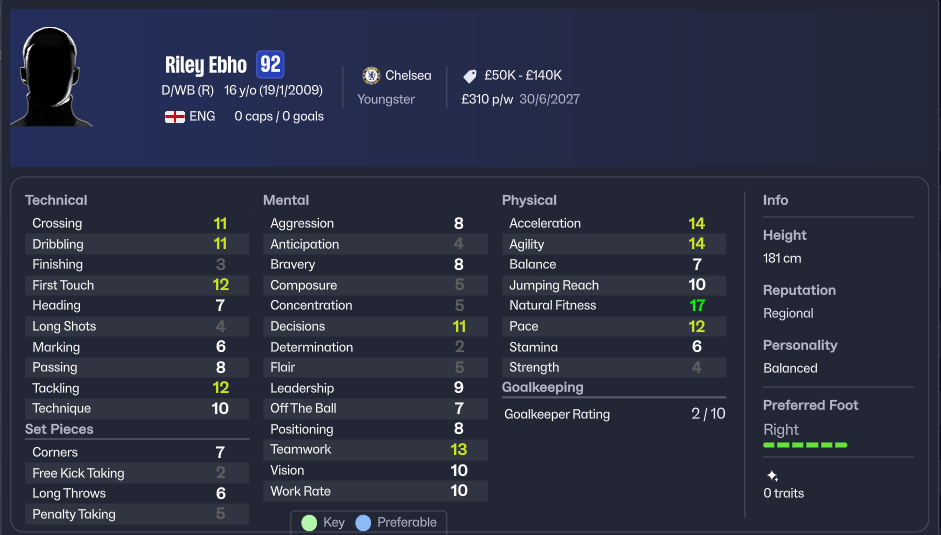Select the Work Rate attribute row

[374, 491]
